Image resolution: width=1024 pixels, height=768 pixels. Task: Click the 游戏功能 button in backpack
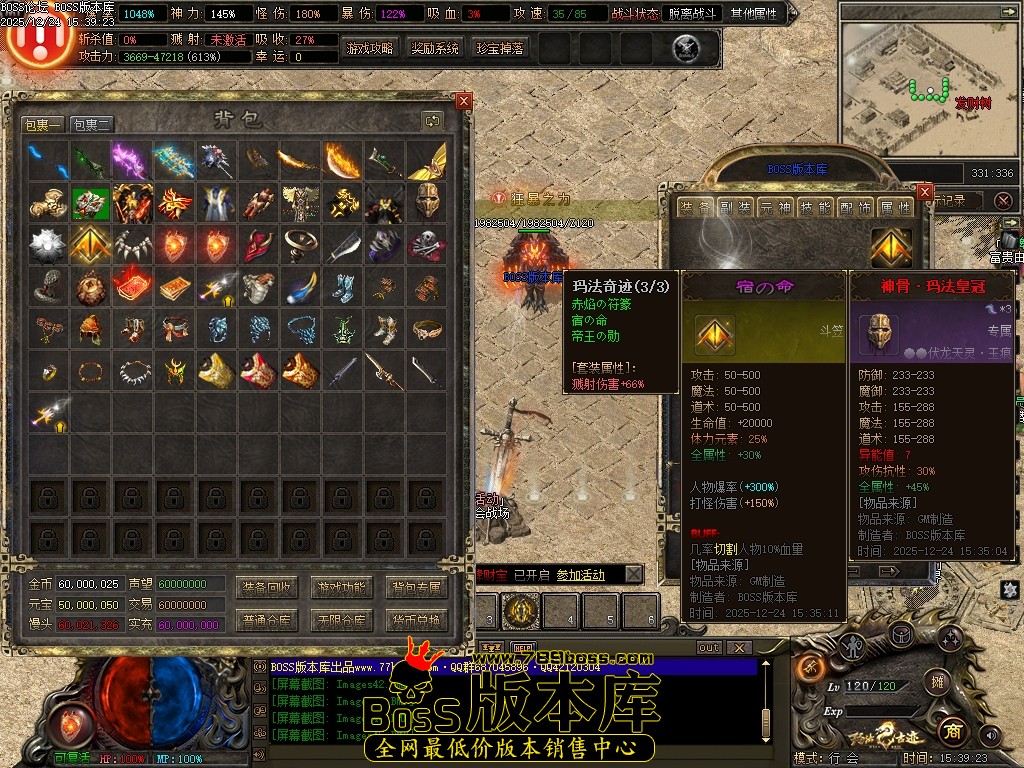[340, 587]
